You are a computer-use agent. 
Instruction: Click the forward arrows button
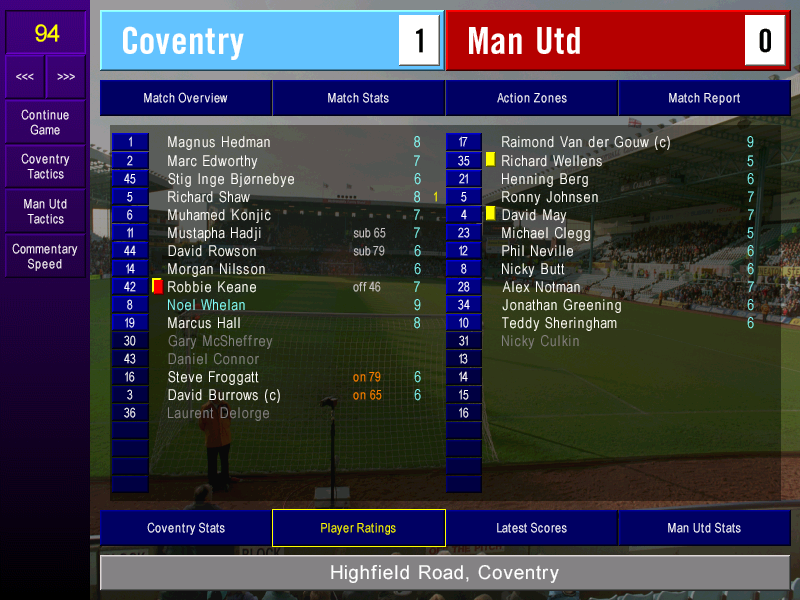point(66,76)
